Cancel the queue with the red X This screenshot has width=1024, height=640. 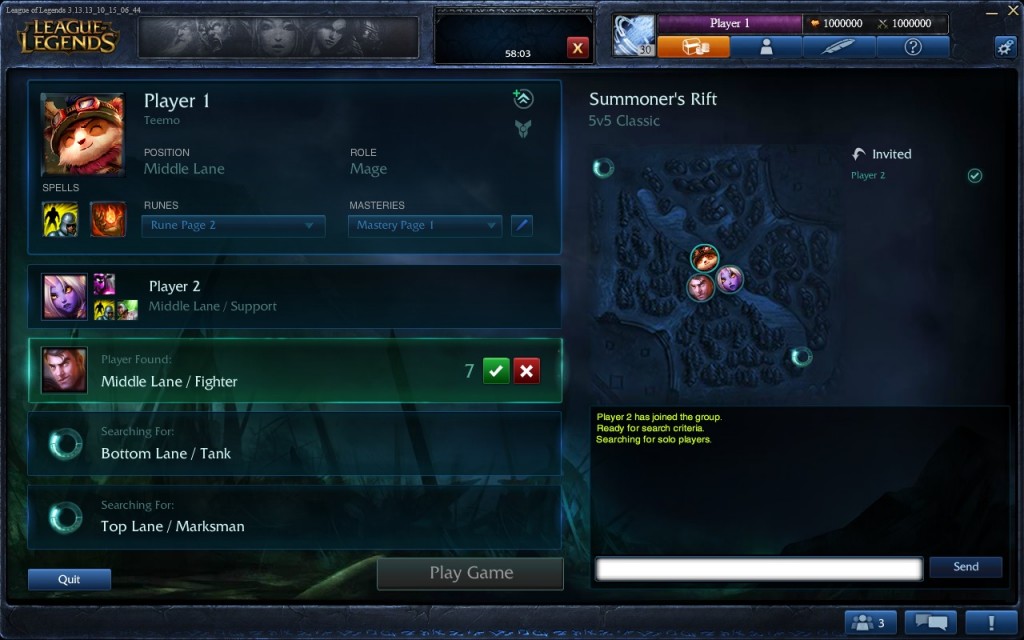(x=578, y=47)
